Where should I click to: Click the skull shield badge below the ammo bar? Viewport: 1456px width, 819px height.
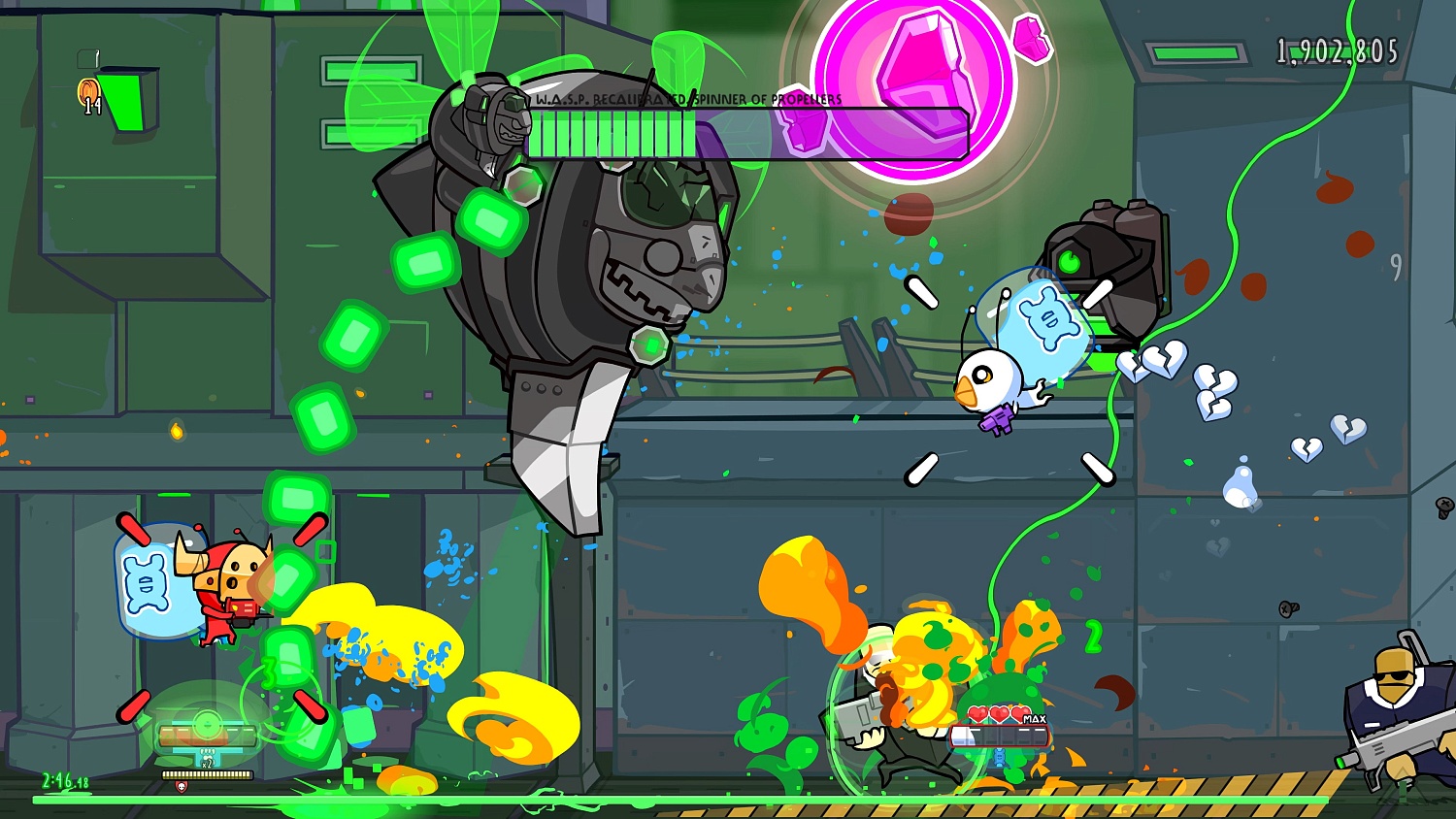(181, 786)
